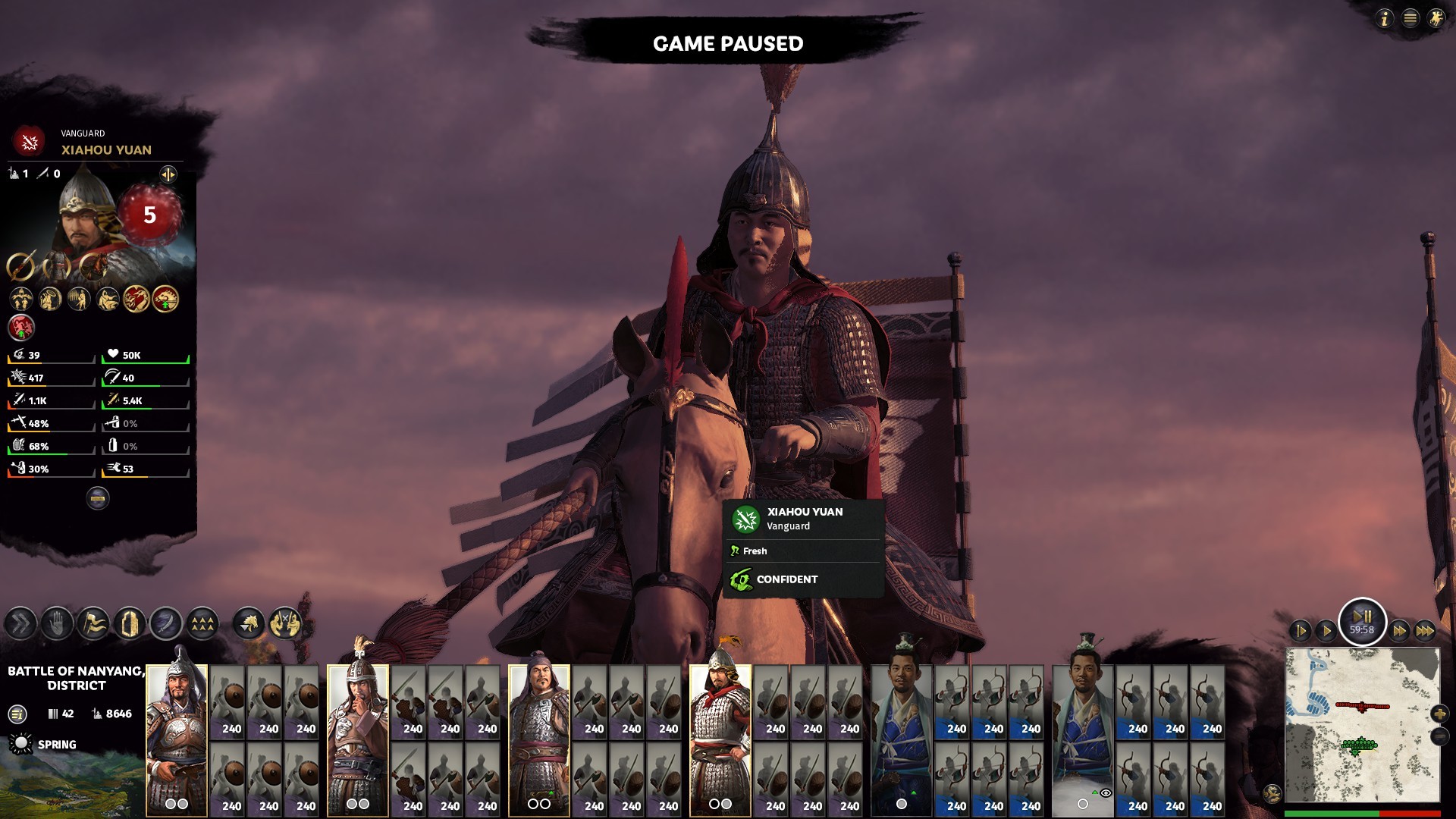The width and height of the screenshot is (1456, 819).
Task: Set battle speed to triple fast forward
Action: tap(1425, 630)
